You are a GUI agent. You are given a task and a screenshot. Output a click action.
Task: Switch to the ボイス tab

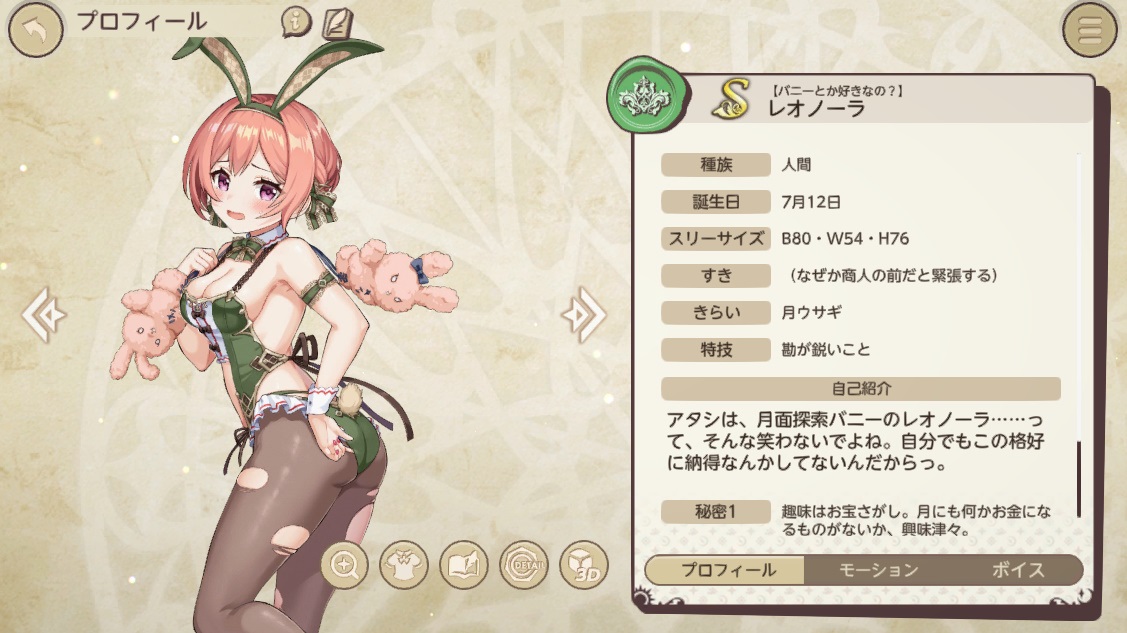coord(1018,570)
